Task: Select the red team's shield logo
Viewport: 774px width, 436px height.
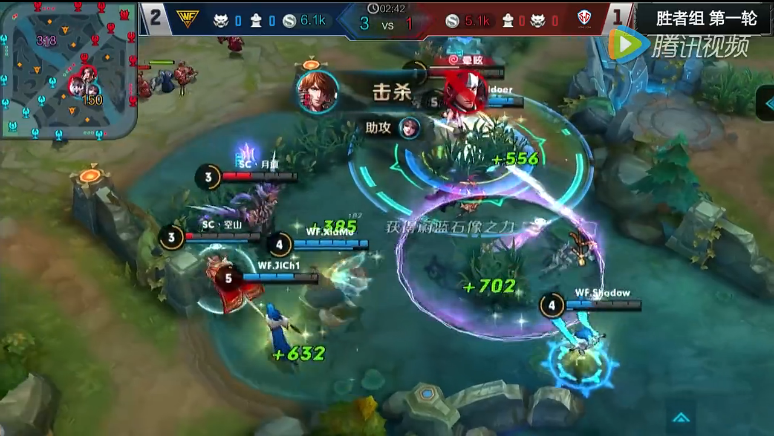Action: (584, 19)
